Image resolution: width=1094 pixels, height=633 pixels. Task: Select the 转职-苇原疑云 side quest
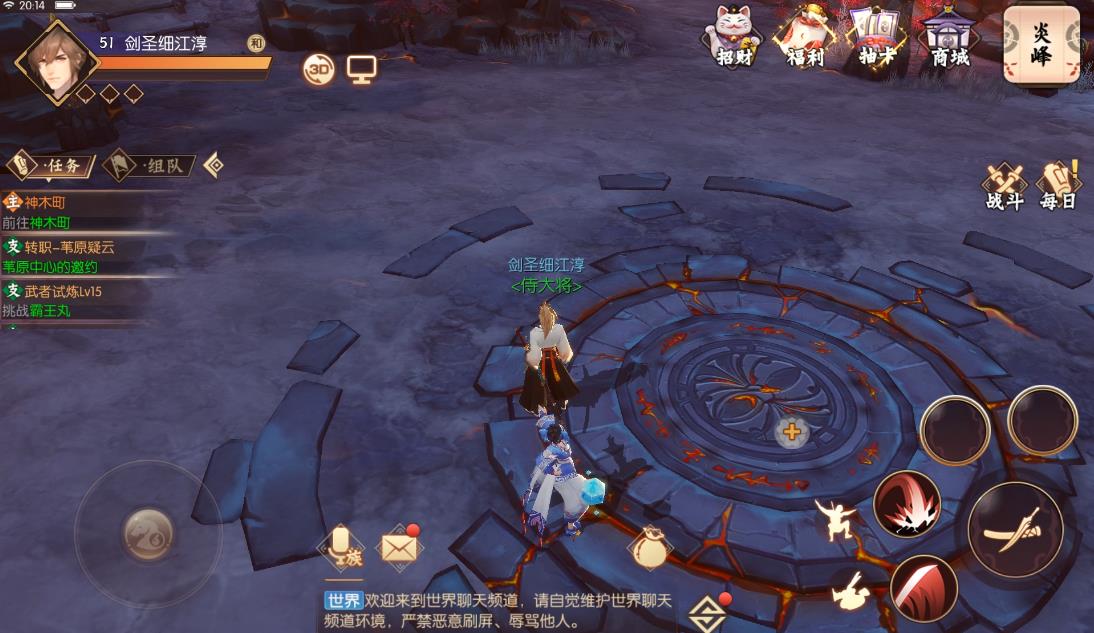pyautogui.click(x=70, y=257)
